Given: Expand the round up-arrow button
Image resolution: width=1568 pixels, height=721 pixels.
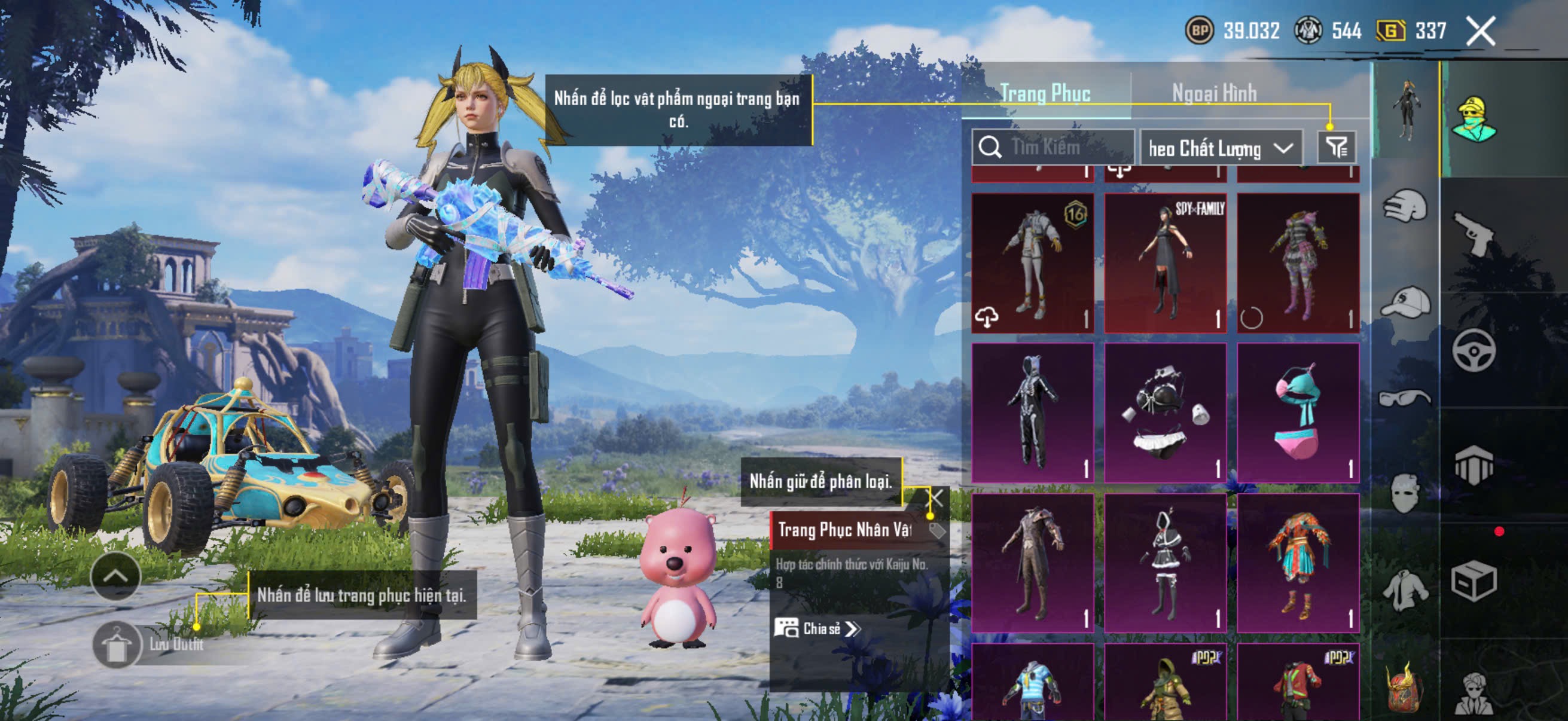Looking at the screenshot, I should coord(115,576).
